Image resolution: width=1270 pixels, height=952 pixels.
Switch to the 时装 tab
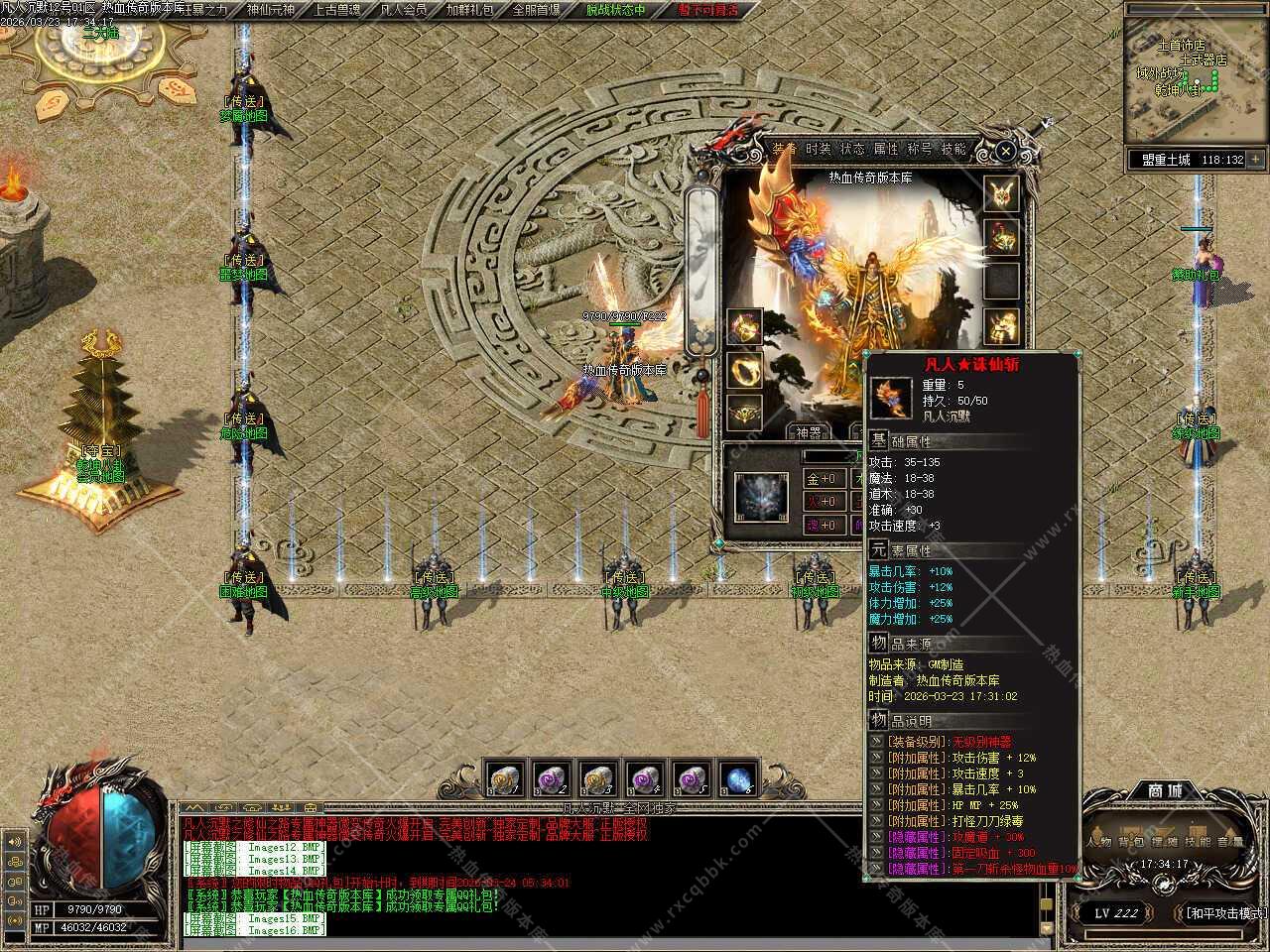click(819, 149)
